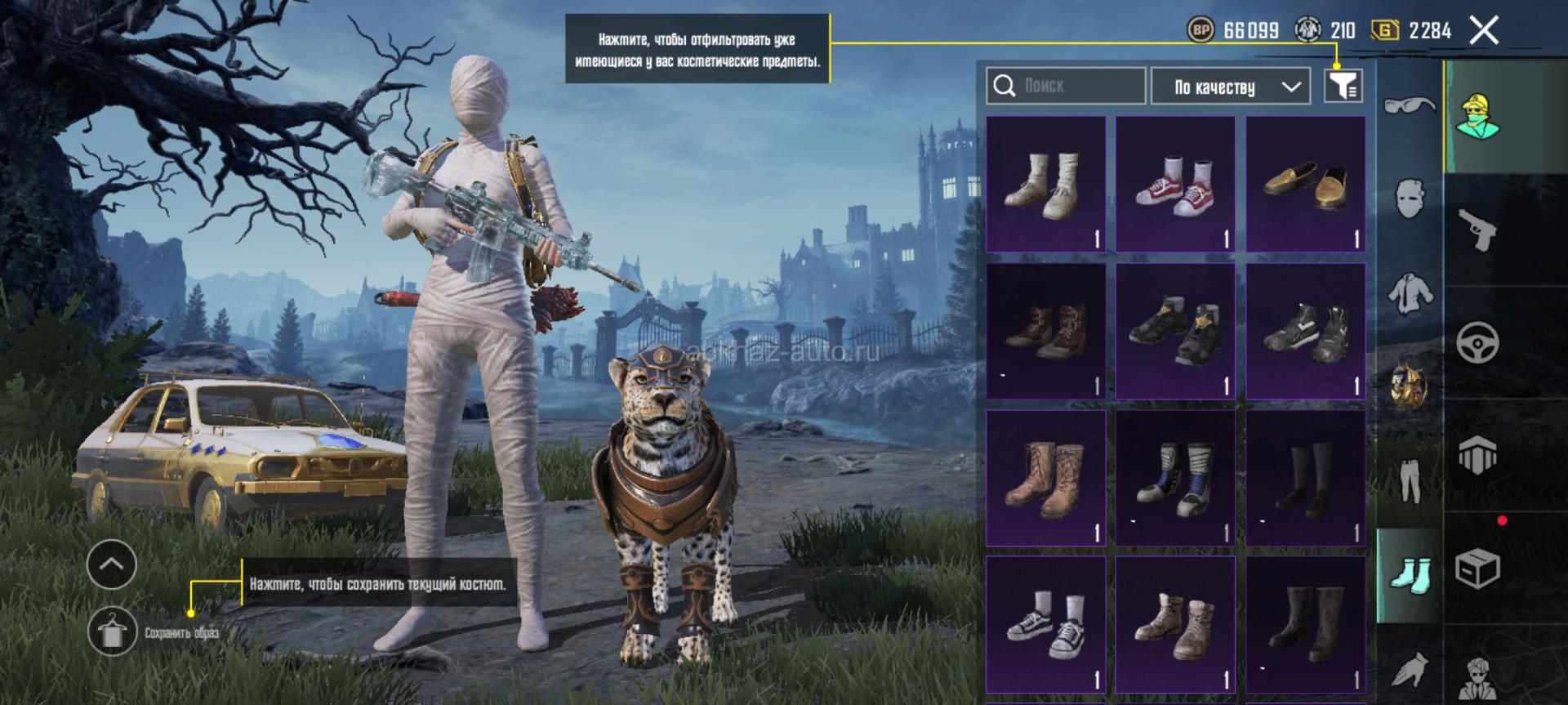Switch to the jacket tops category

point(1410,292)
